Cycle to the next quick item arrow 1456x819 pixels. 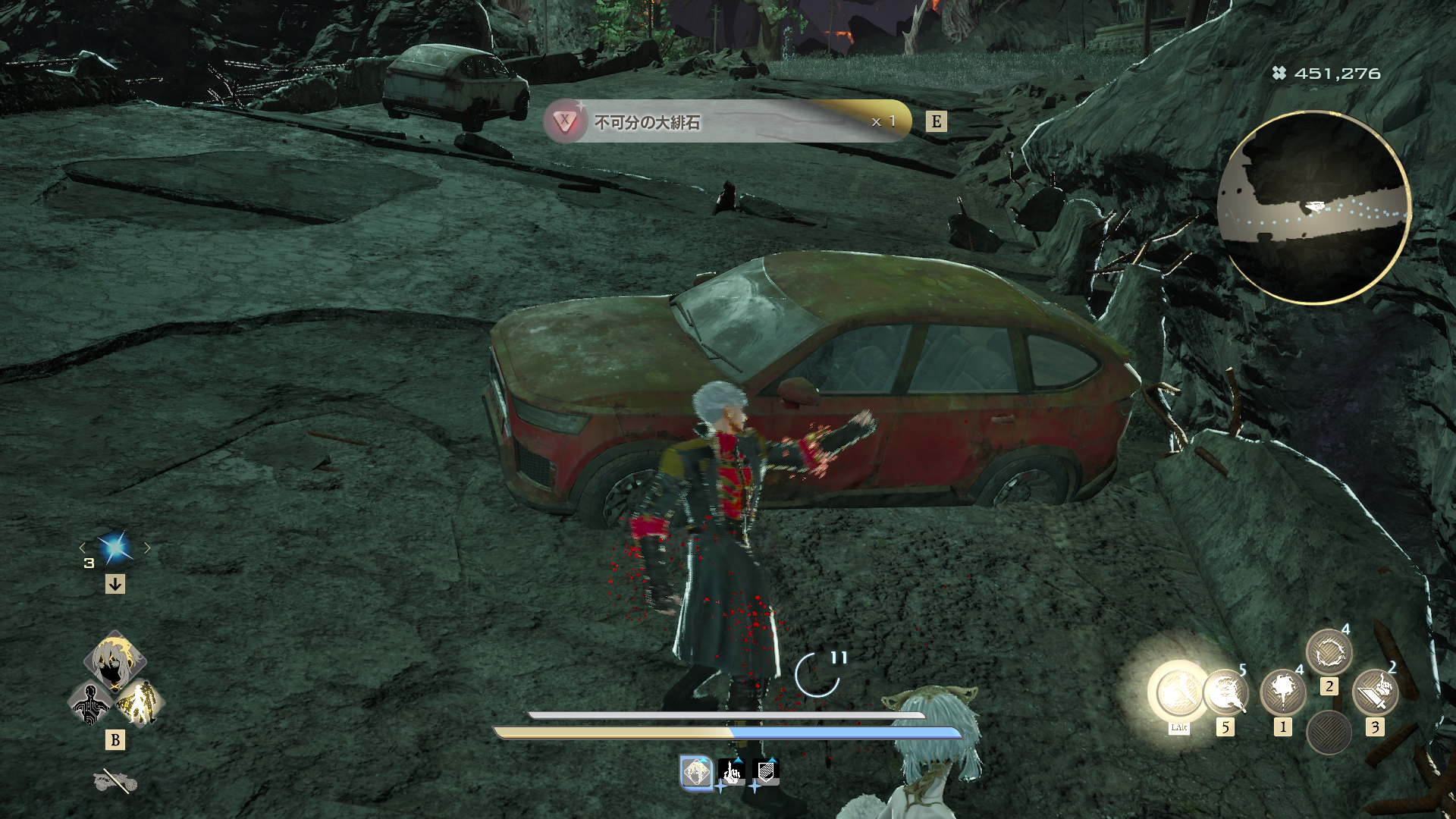click(x=148, y=548)
